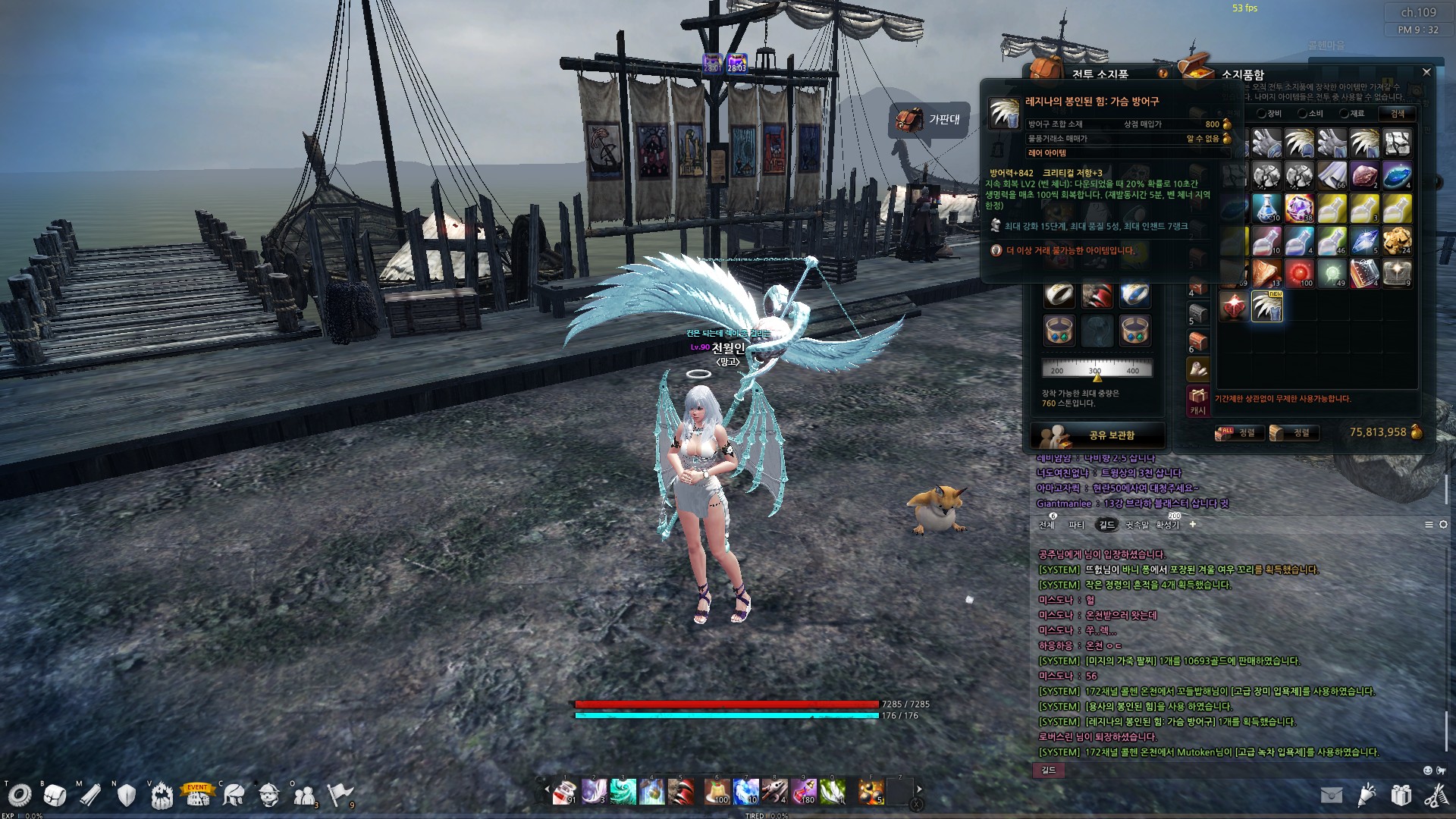1456x819 pixels.
Task: Open the mailbox envelope icon
Action: (x=1331, y=795)
